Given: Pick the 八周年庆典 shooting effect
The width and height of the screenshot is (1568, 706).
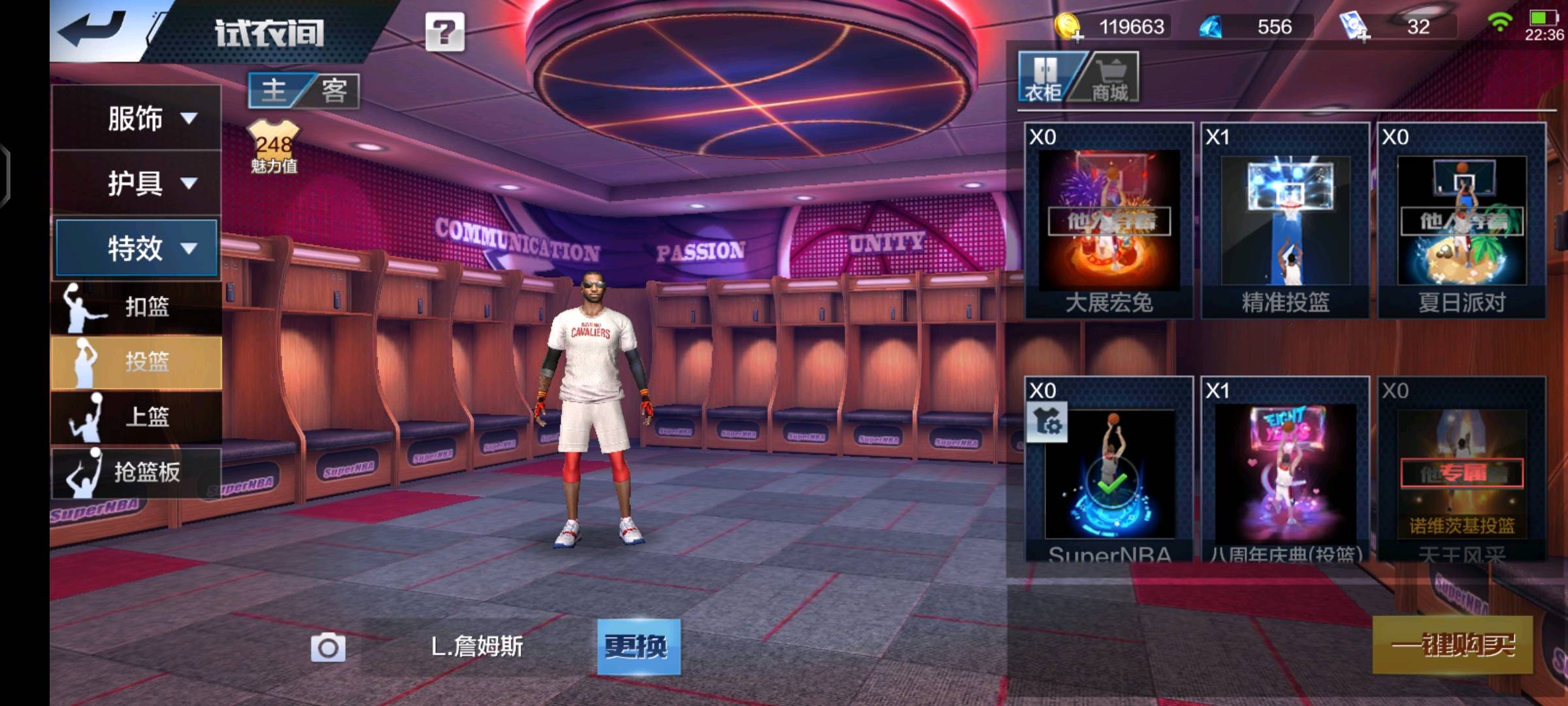Looking at the screenshot, I should pyautogui.click(x=1285, y=471).
